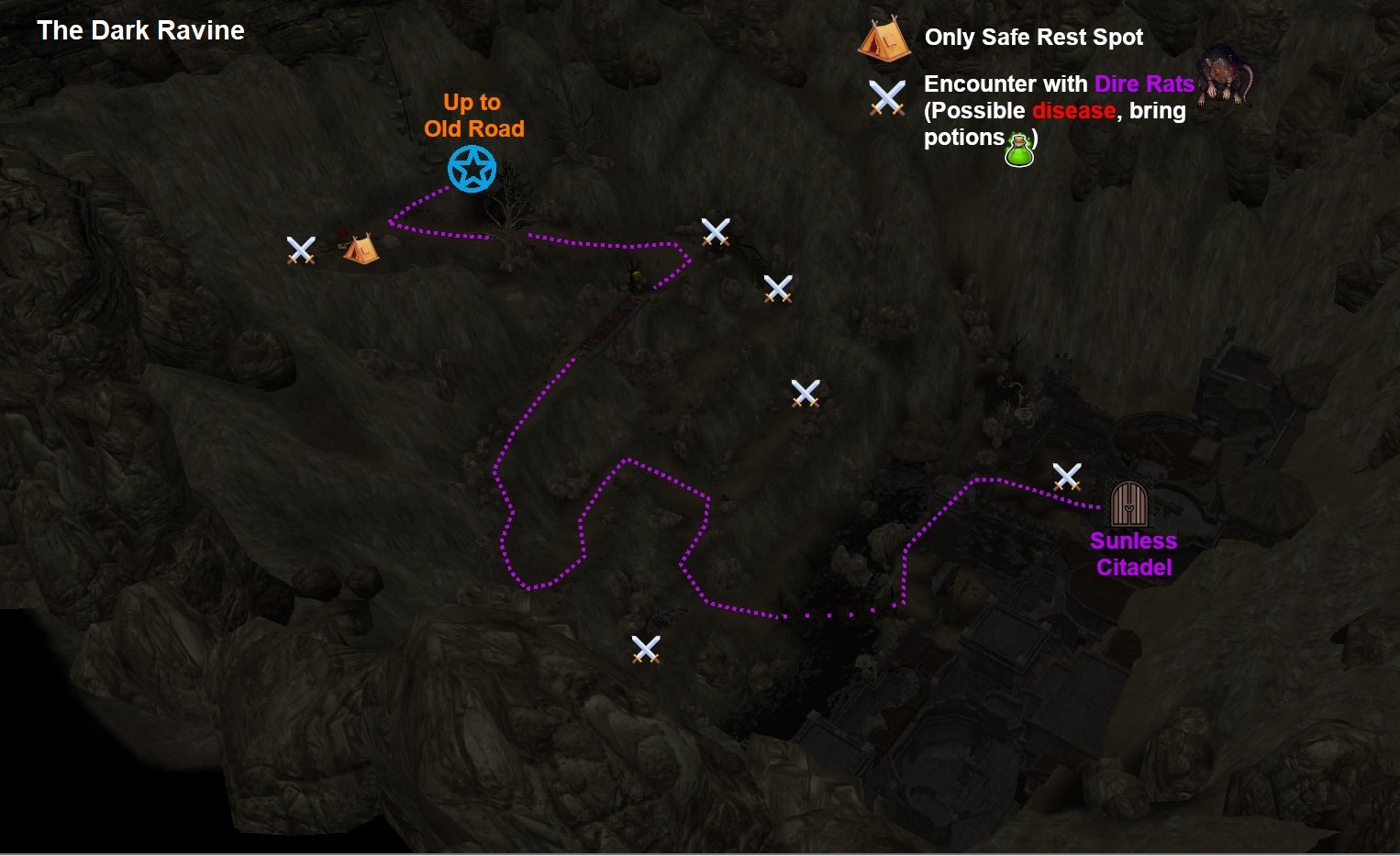Click the tent rest spot marker on the map
Viewport: 1400px width, 856px height.
(361, 249)
